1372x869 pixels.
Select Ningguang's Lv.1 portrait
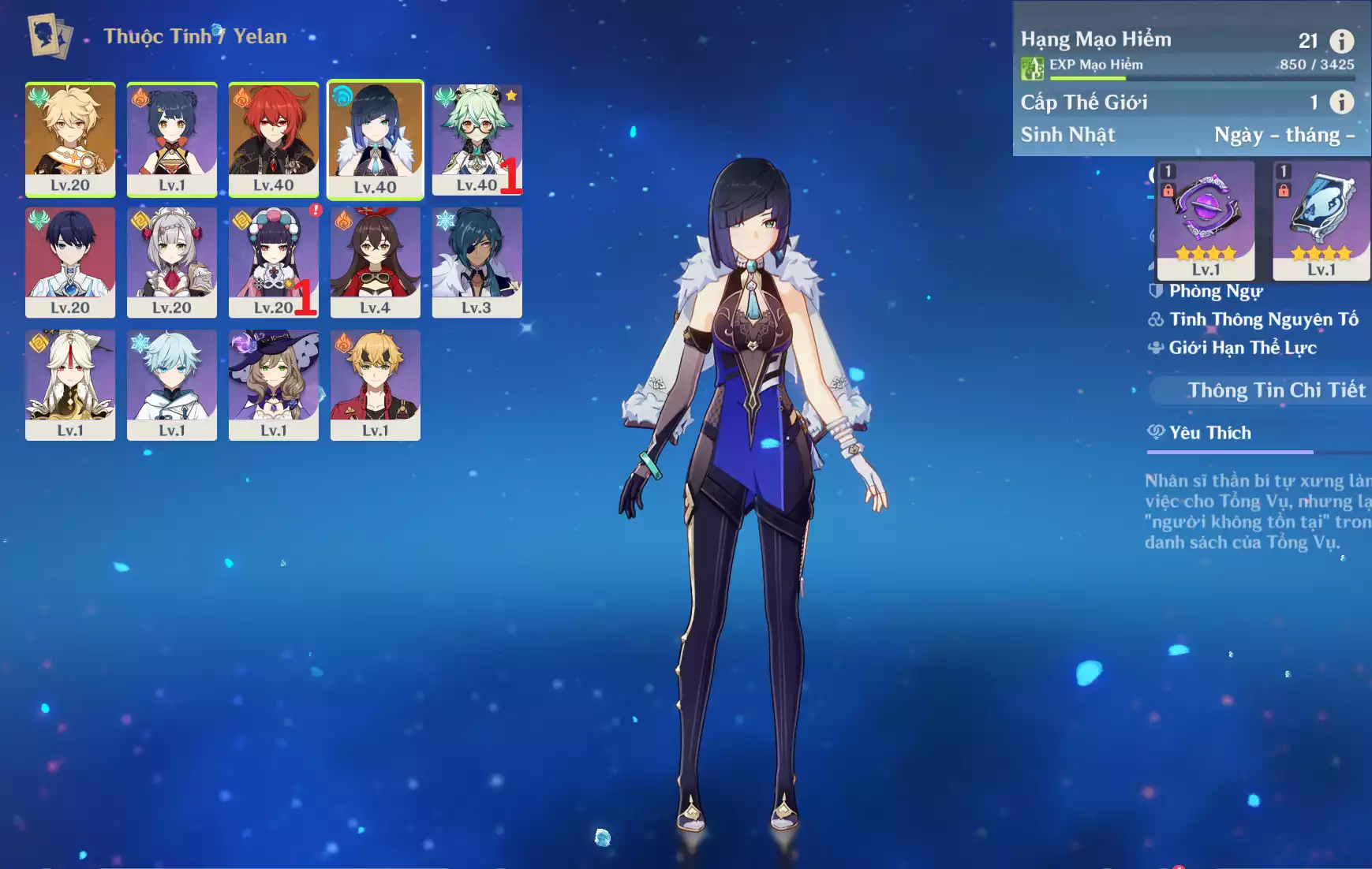[70, 384]
